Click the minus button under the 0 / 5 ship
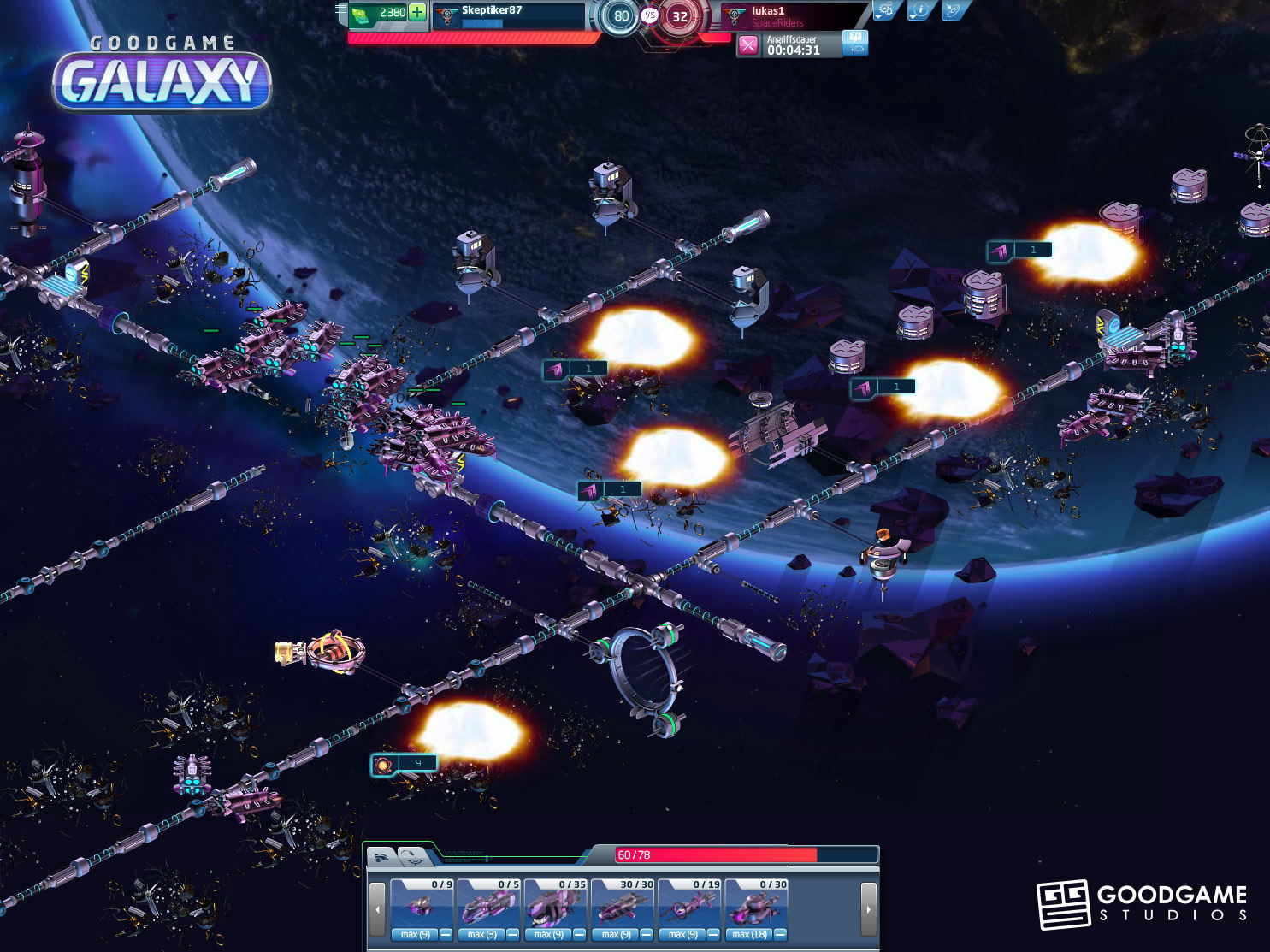The image size is (1270, 952). point(512,935)
